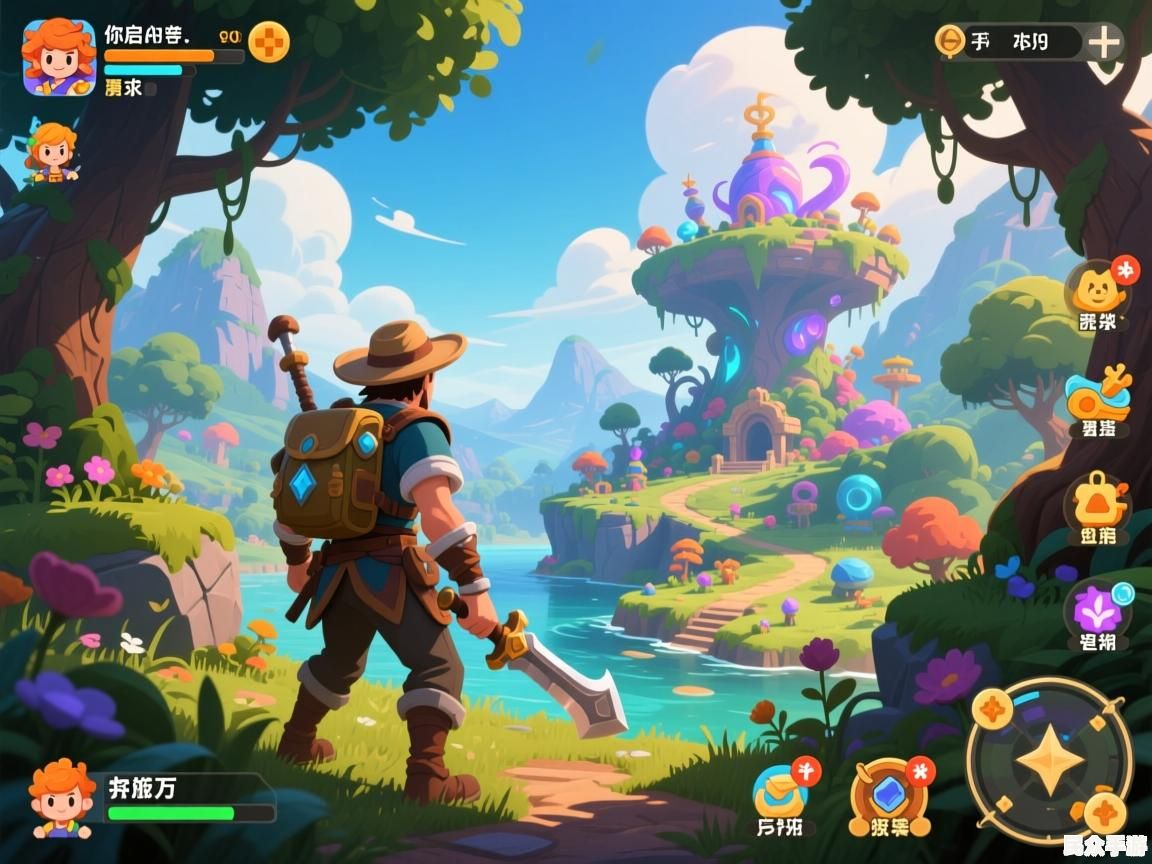Use the small orange skill button above-left of the star
Image resolution: width=1152 pixels, height=864 pixels.
pyautogui.click(x=993, y=709)
